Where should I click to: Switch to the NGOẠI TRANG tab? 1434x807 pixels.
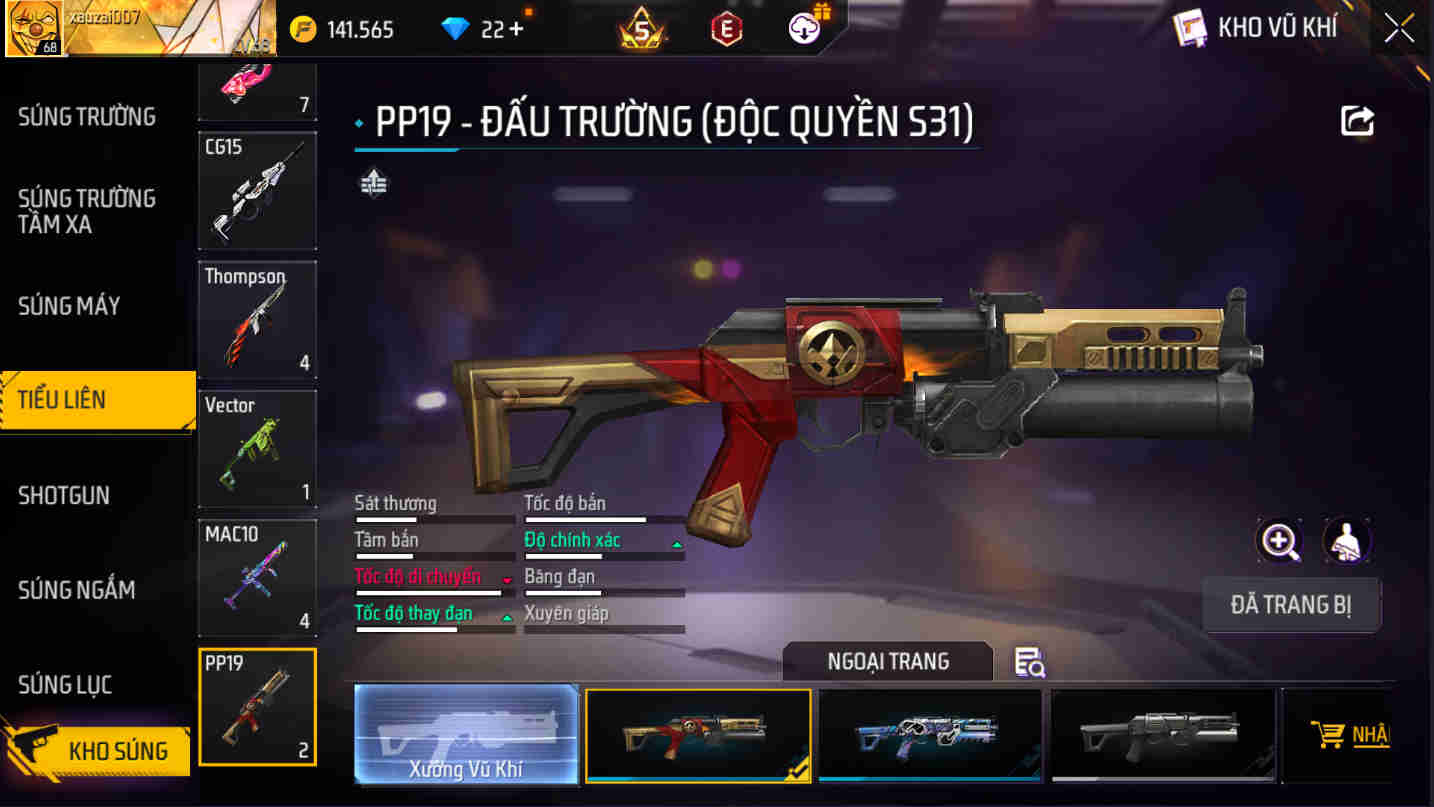coord(886,661)
